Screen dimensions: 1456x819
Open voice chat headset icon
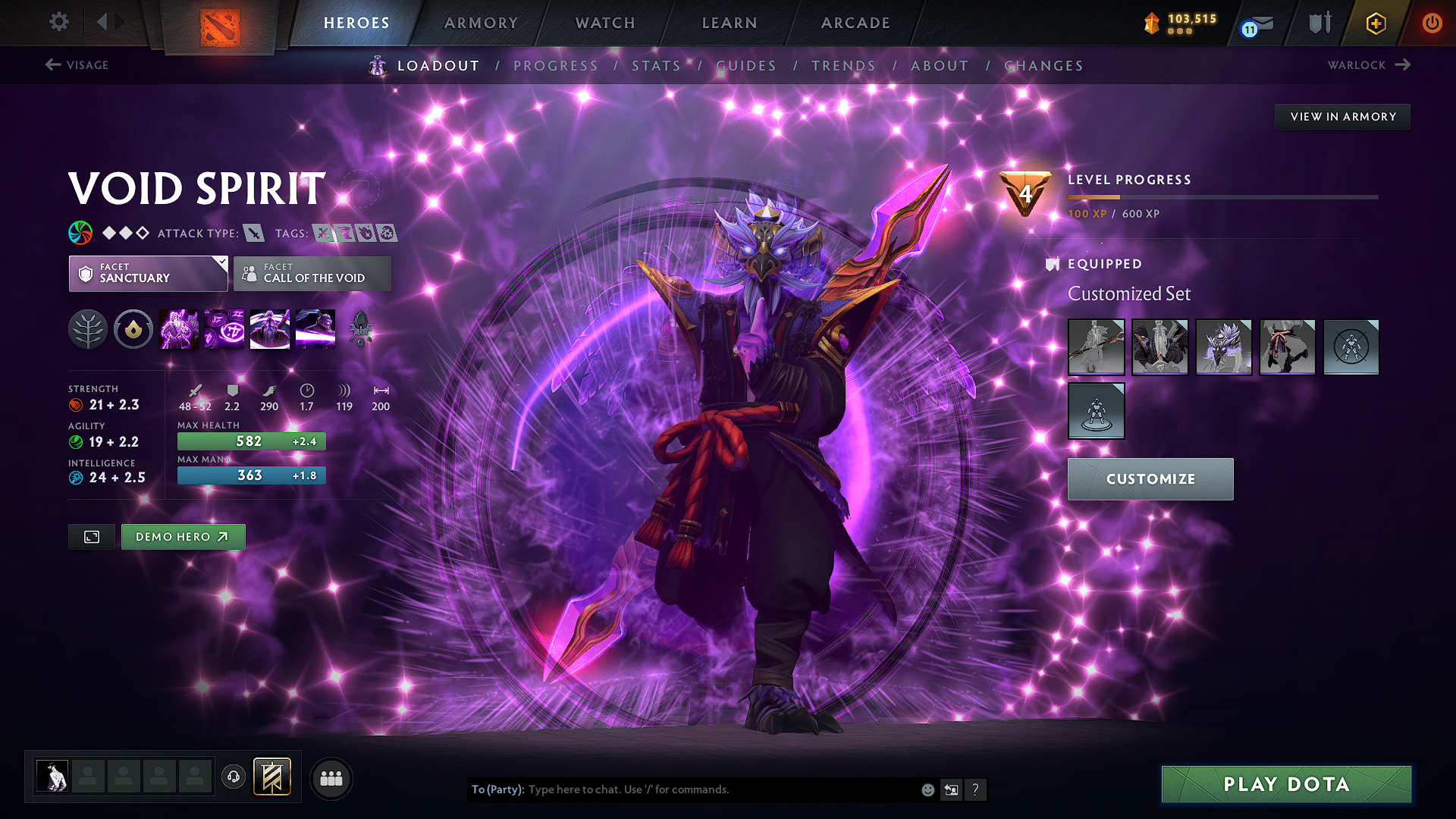pos(233,777)
